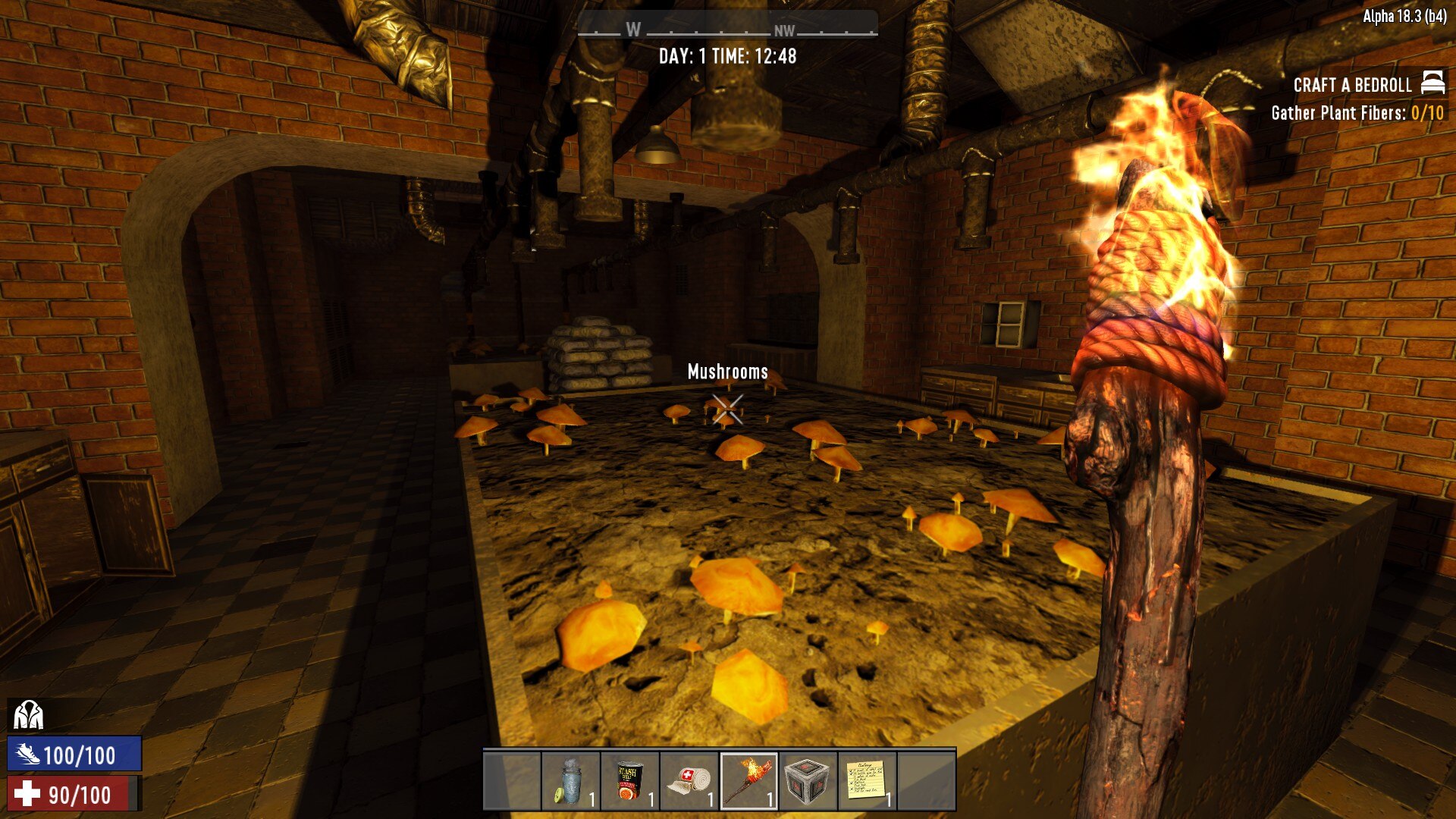Click the Mushrooms interaction prompt
The height and width of the screenshot is (819, 1456).
(x=726, y=372)
